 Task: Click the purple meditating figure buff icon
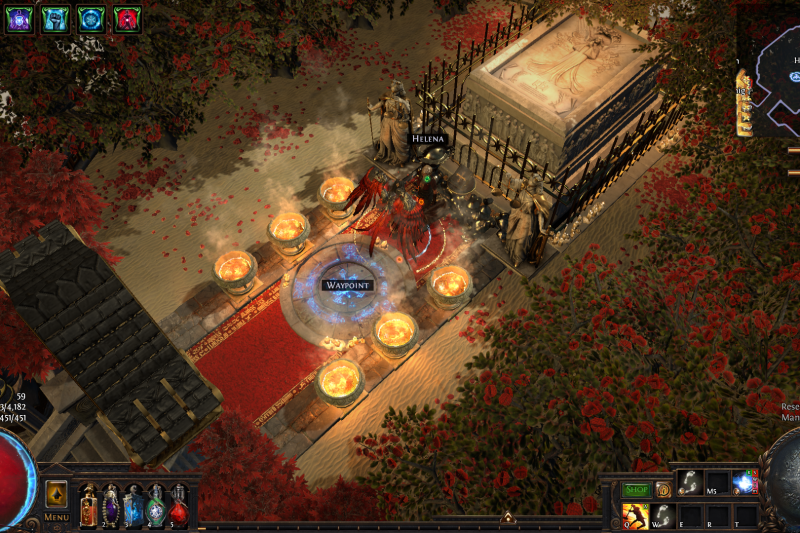[x=20, y=18]
